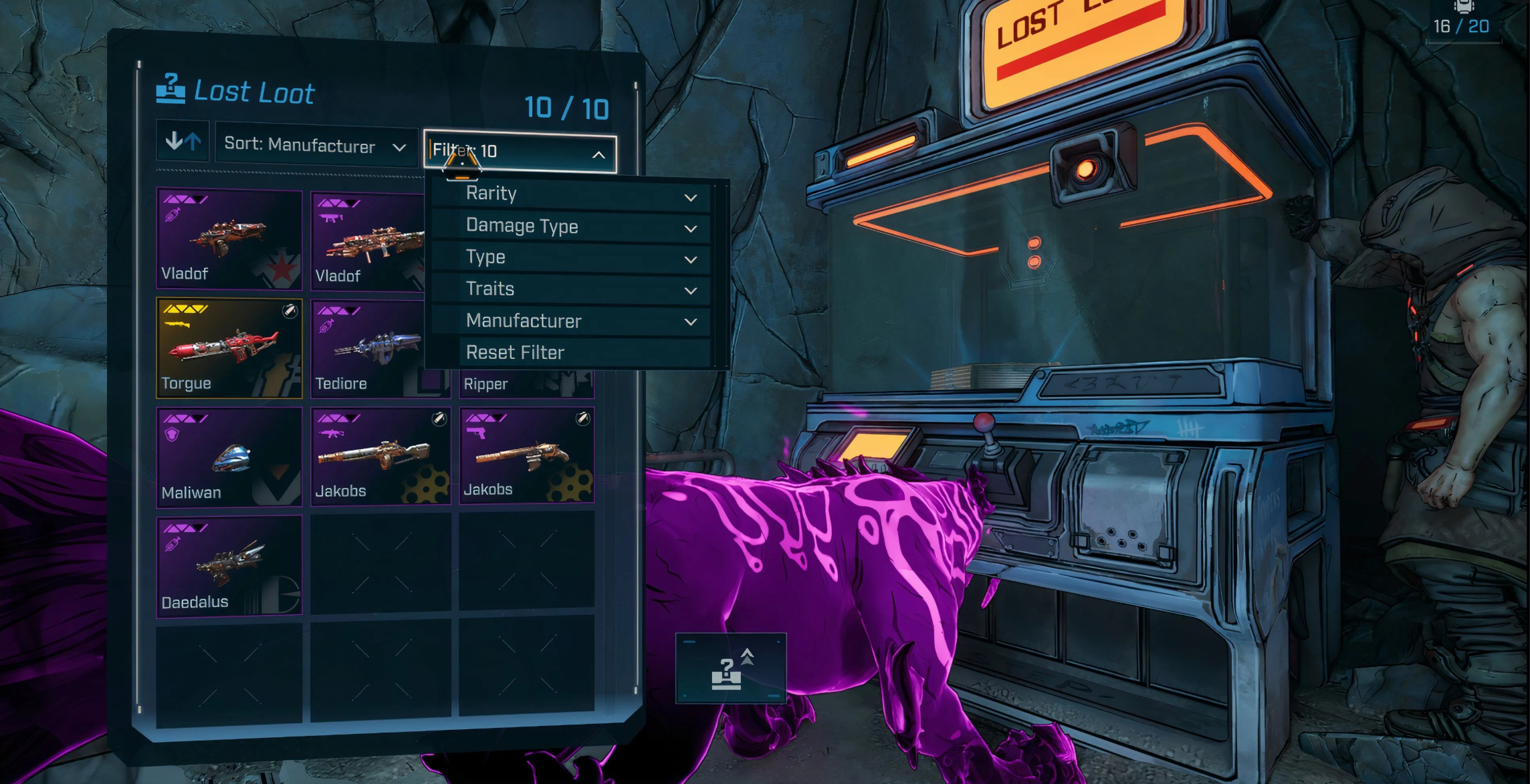Image resolution: width=1530 pixels, height=784 pixels.
Task: Expand the Rarity filter option
Action: (572, 194)
